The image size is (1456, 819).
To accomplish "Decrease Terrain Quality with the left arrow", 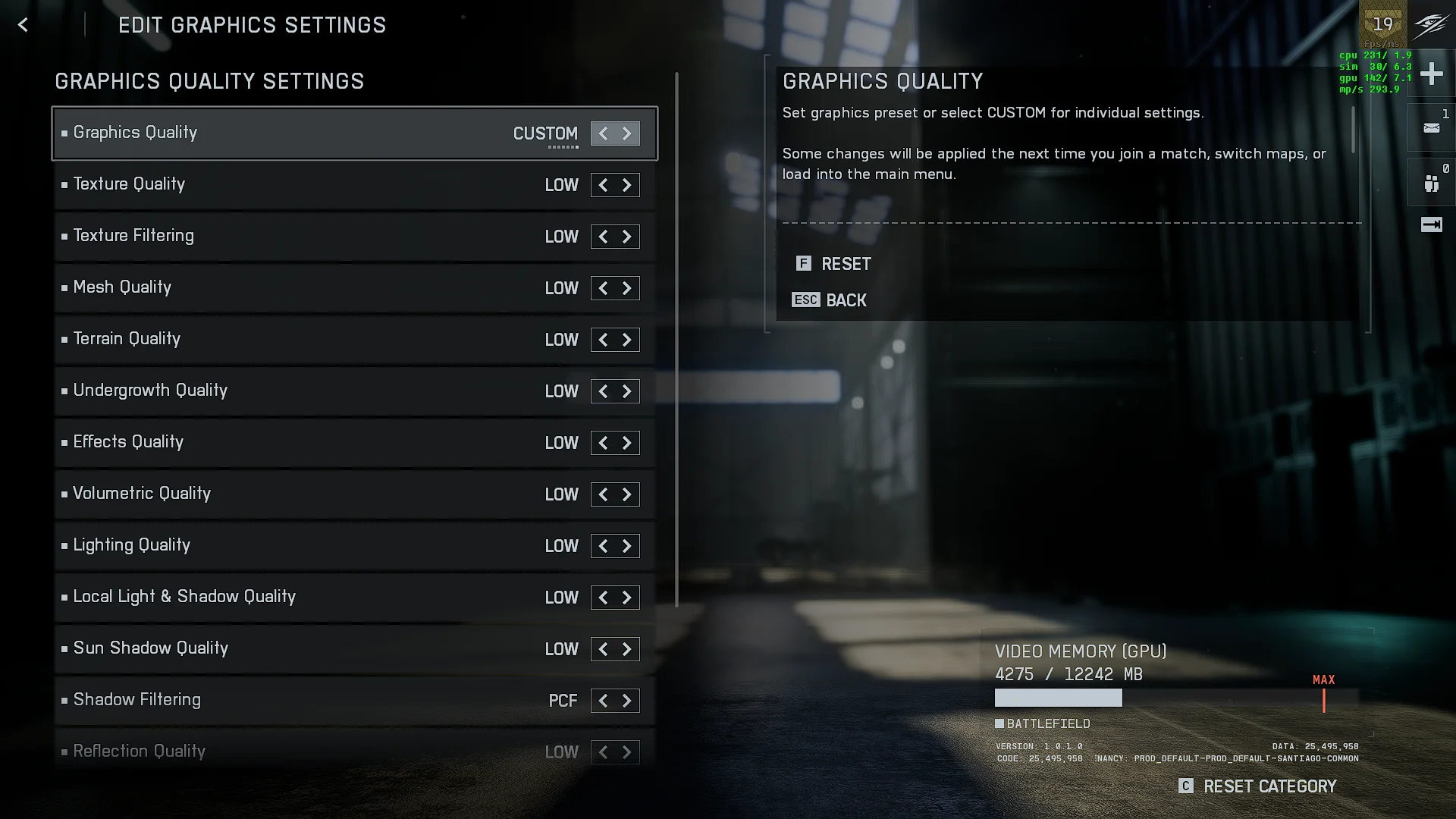I will click(x=603, y=340).
